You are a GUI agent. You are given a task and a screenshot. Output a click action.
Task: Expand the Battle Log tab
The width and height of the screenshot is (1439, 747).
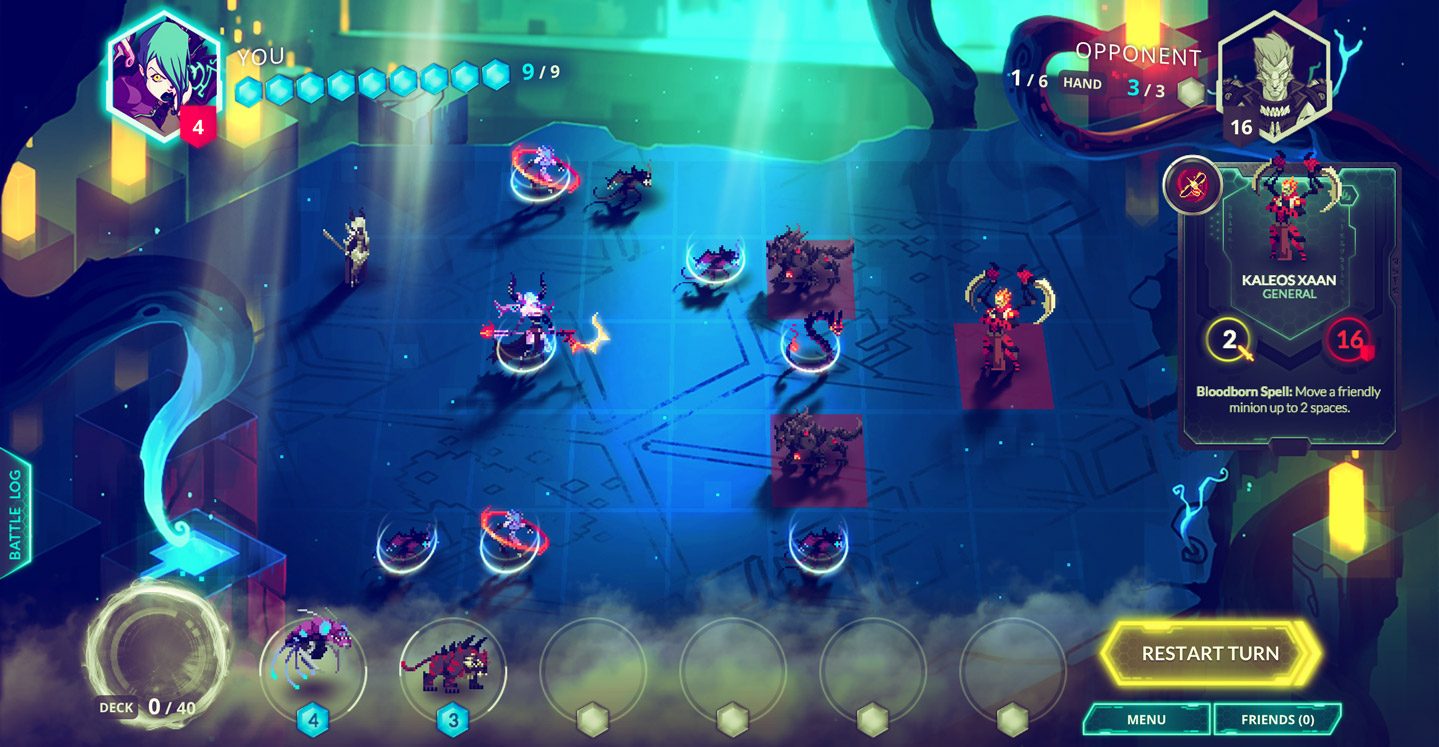(x=16, y=514)
